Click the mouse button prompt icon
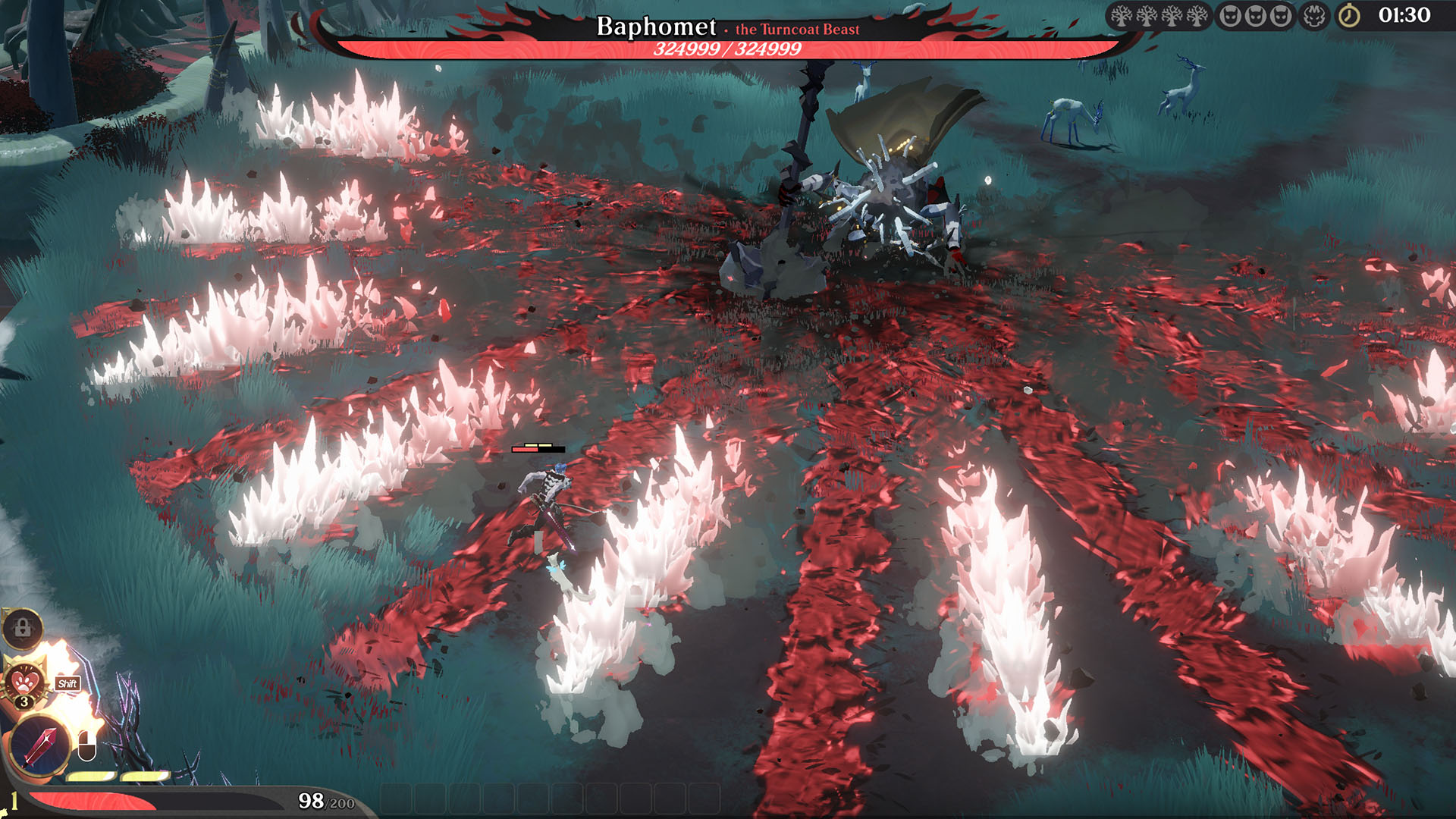 [x=86, y=745]
